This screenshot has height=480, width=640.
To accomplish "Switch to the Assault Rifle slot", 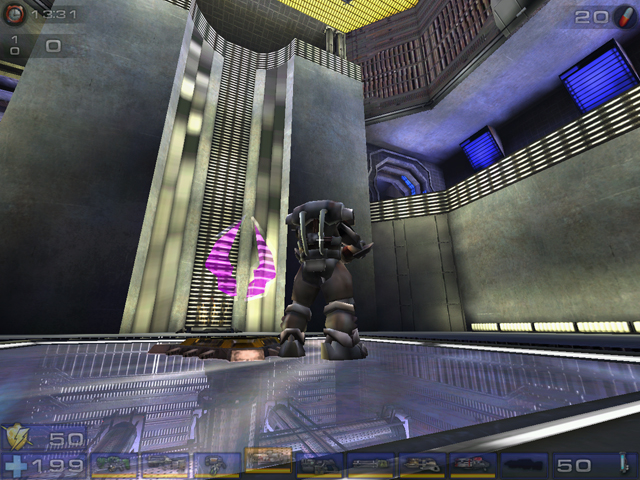I will (166, 464).
